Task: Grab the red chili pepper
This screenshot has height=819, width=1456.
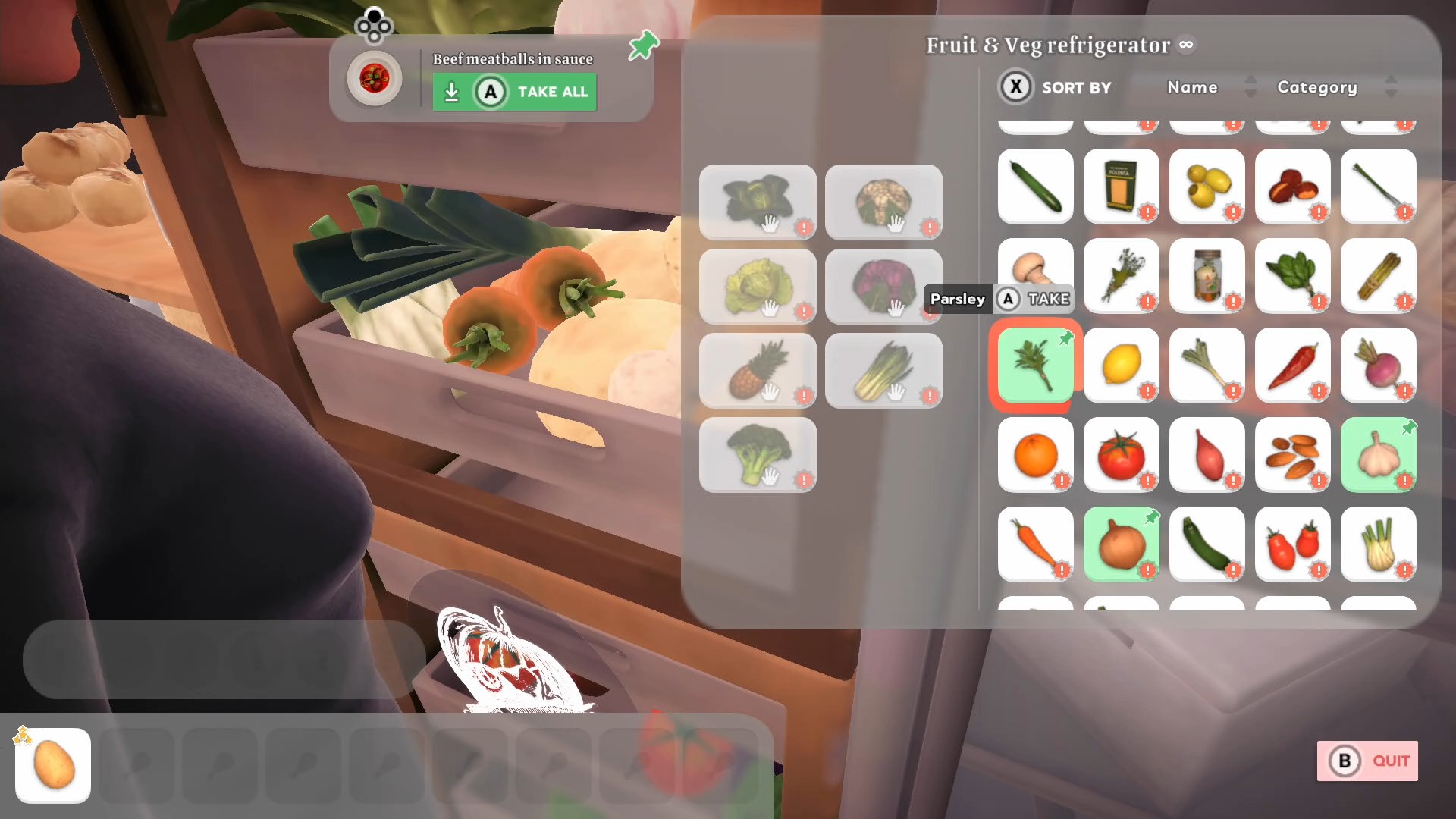Action: click(1292, 366)
